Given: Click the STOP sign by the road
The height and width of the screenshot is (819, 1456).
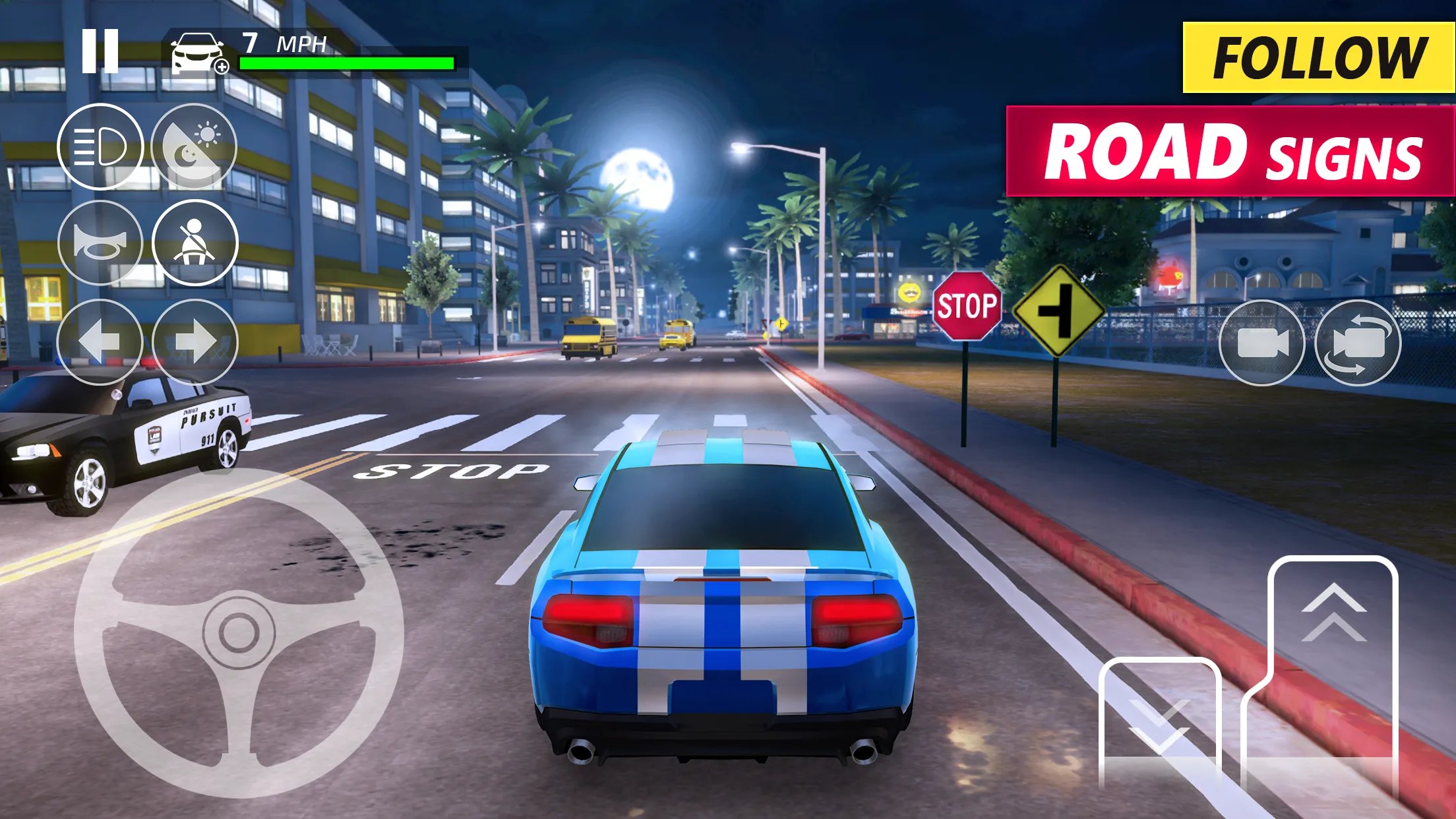Looking at the screenshot, I should [967, 305].
